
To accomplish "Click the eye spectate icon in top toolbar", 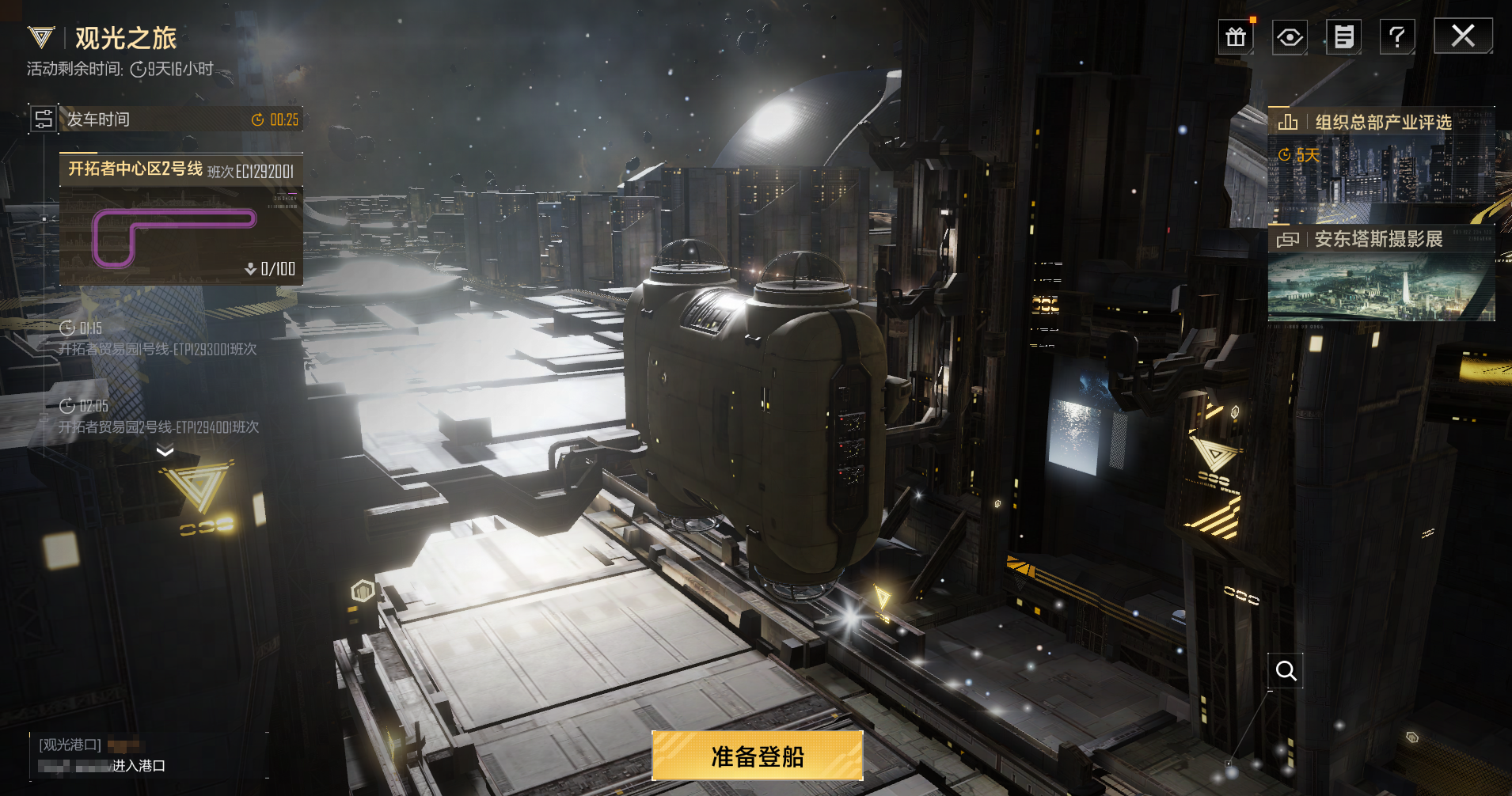I will click(x=1290, y=36).
